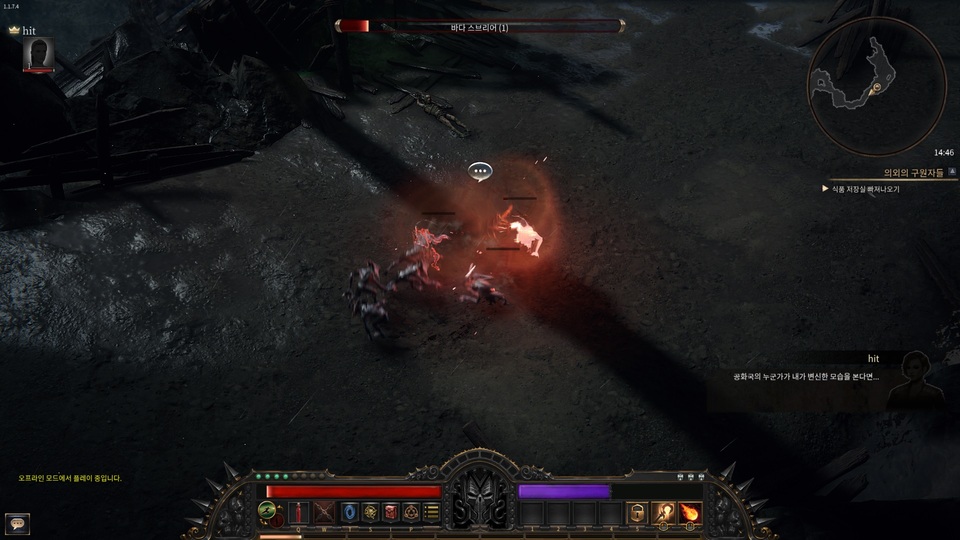The height and width of the screenshot is (540, 960).
Task: Select the tracked quest objective text
Action: click(865, 188)
